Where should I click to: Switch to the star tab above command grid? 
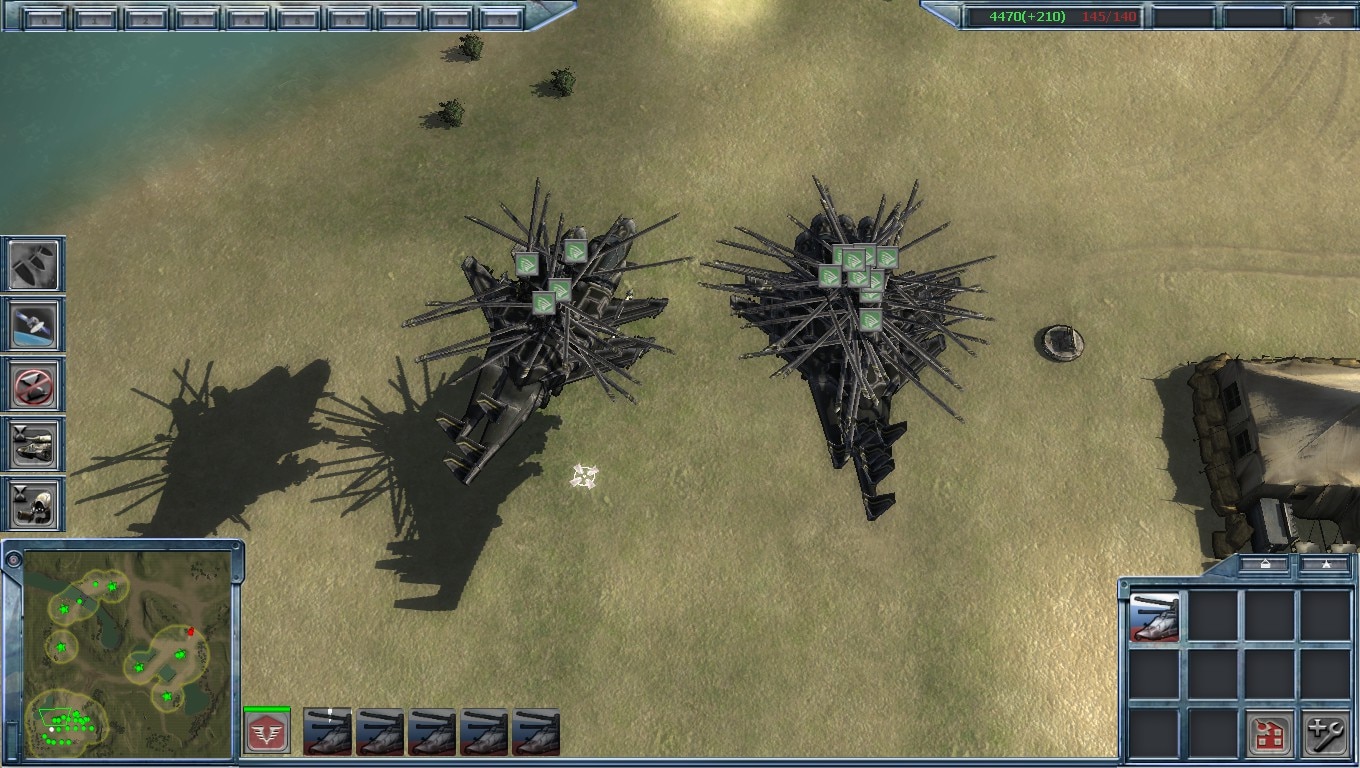1325,565
